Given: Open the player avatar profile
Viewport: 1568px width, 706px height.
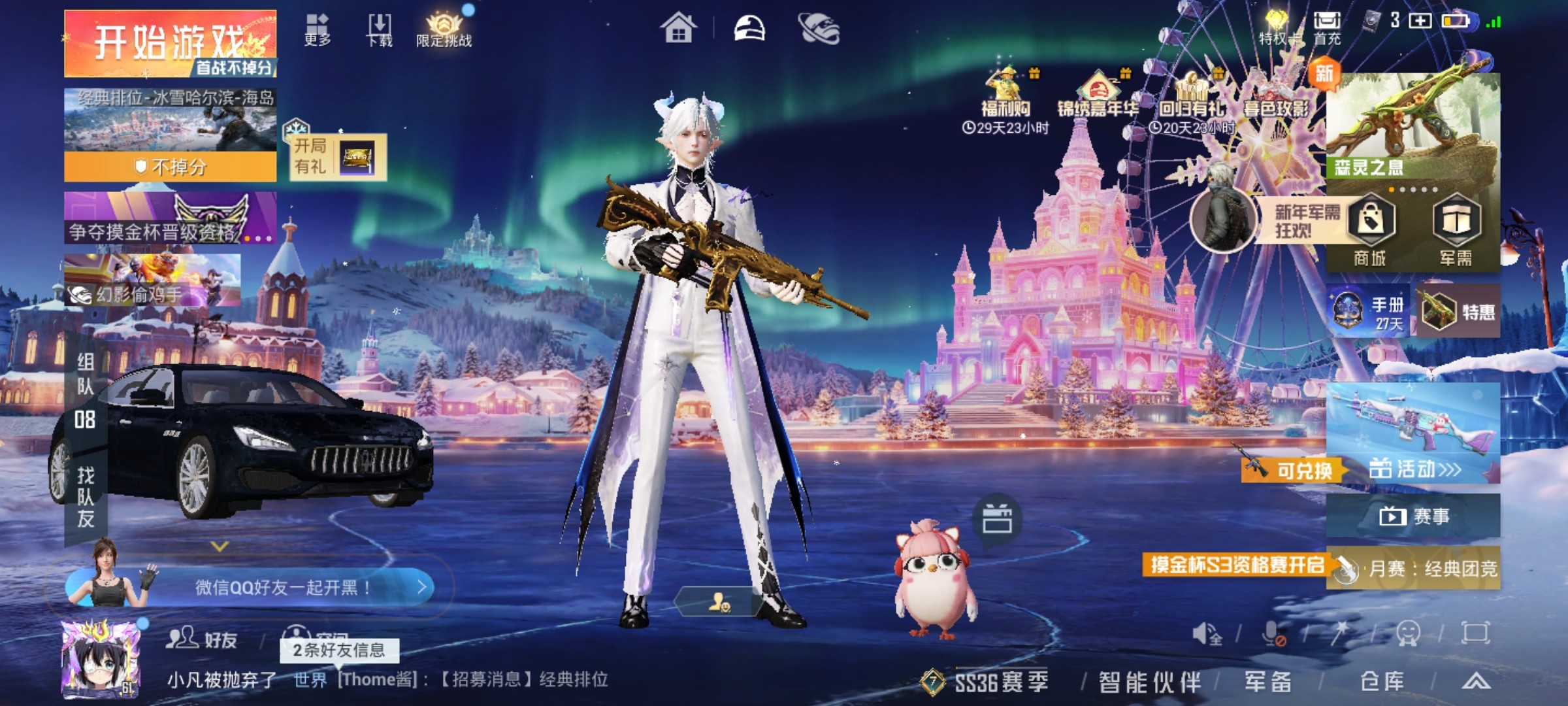Looking at the screenshot, I should point(100,659).
